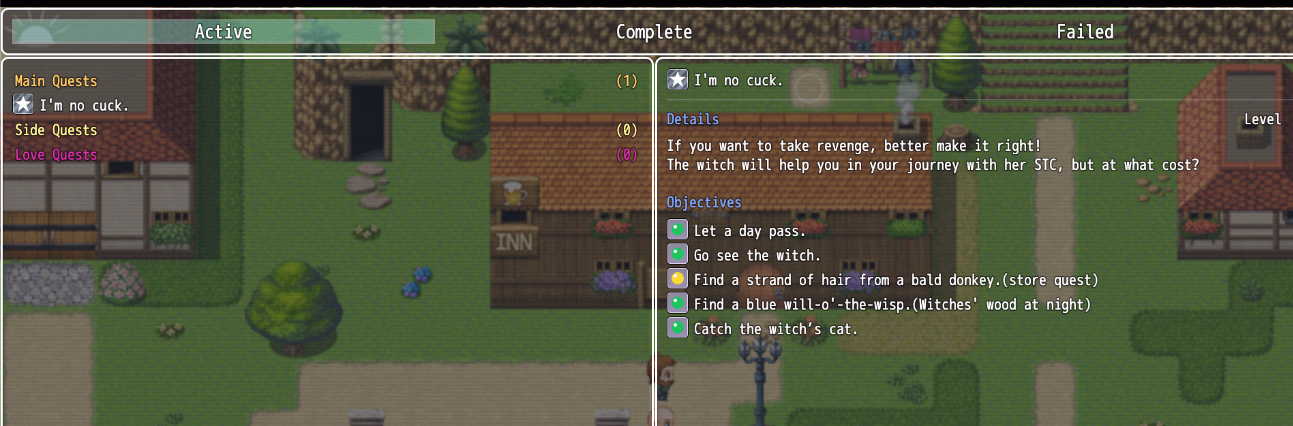Open the Complete quests tab

pos(654,32)
